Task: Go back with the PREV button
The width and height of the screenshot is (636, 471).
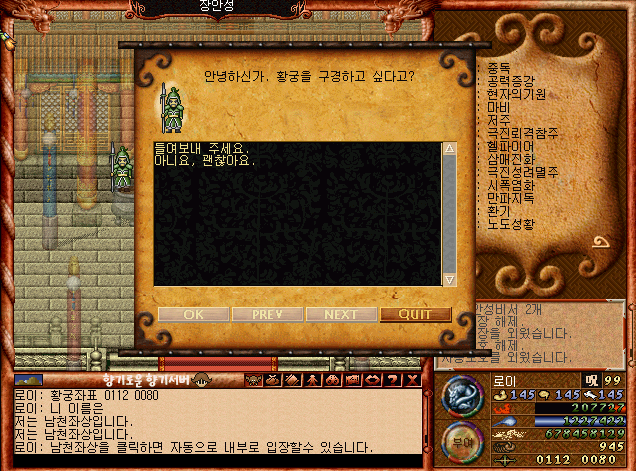Action: click(267, 314)
